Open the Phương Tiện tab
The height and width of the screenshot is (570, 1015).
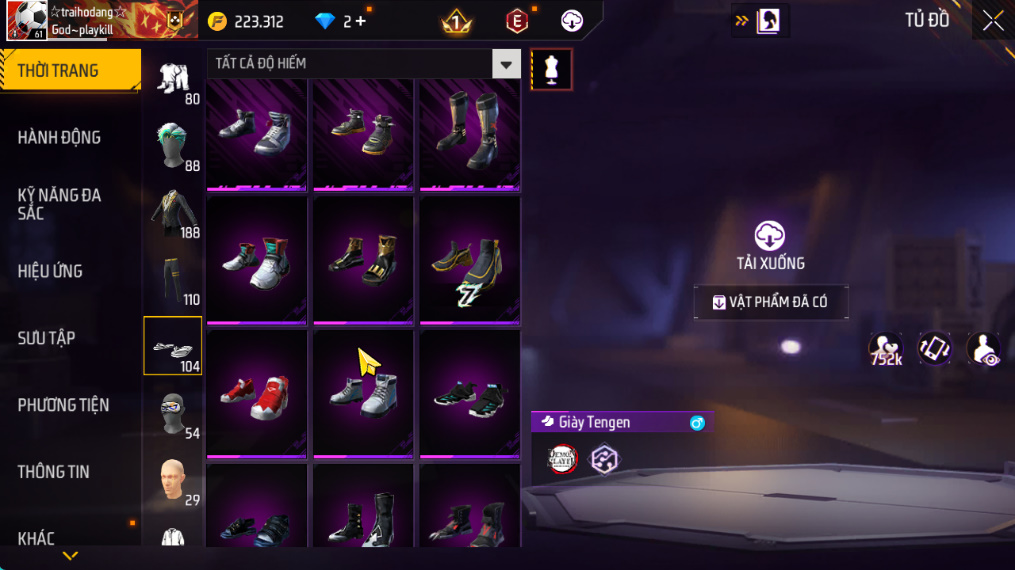63,405
